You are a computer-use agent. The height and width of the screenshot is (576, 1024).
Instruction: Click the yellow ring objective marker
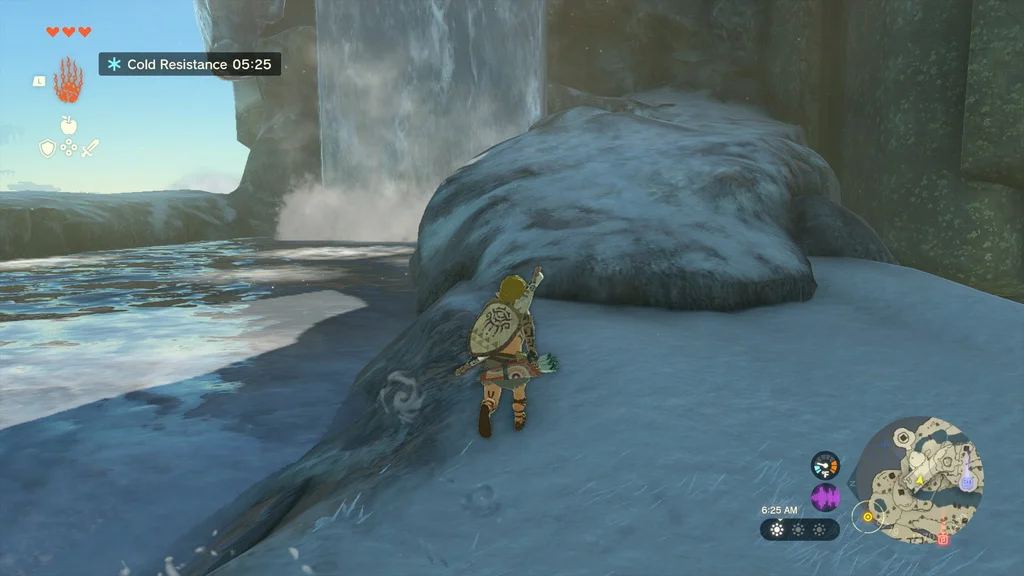pos(867,517)
